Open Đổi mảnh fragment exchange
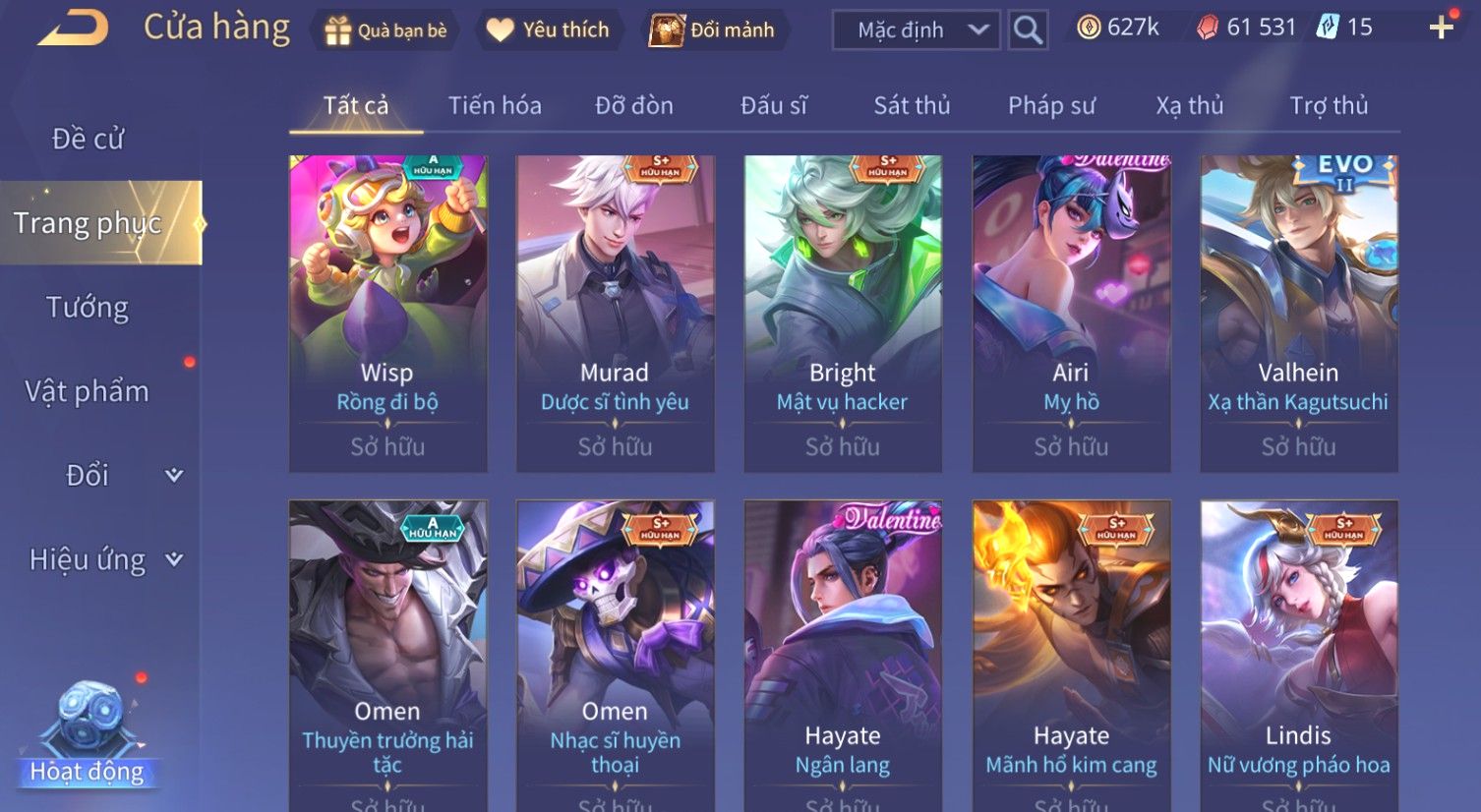1481x812 pixels. (712, 30)
